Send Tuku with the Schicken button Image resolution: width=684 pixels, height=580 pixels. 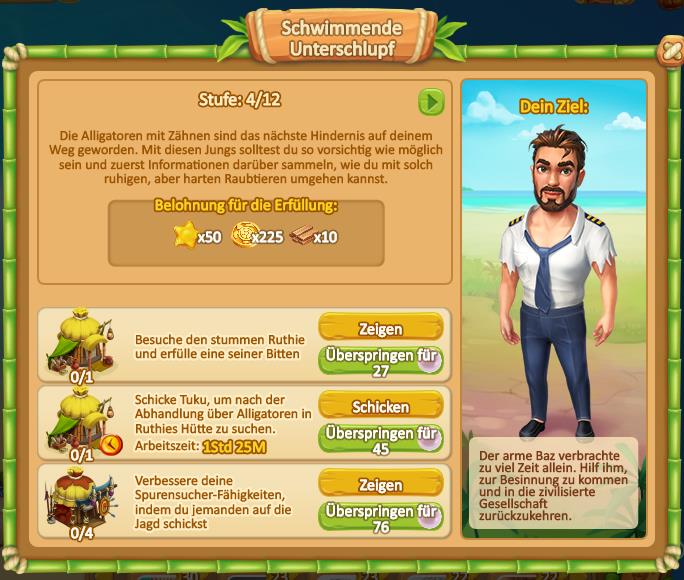380,407
